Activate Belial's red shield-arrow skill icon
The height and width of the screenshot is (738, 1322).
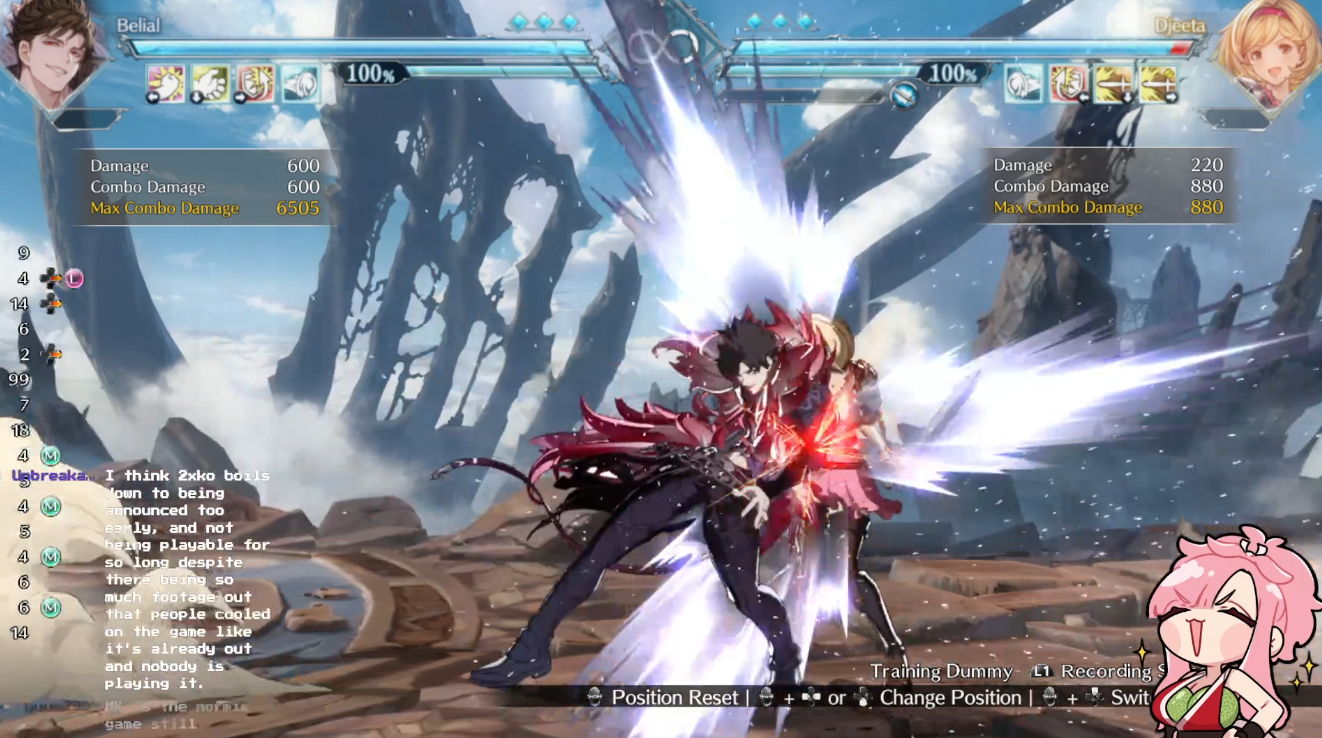pyautogui.click(x=255, y=84)
